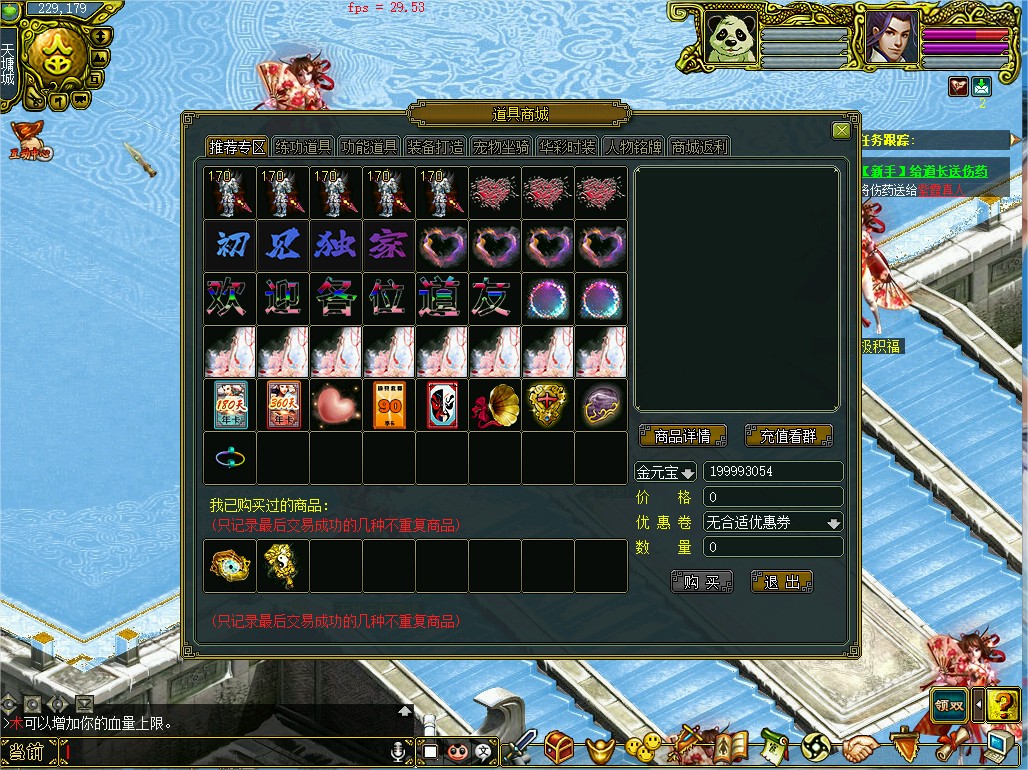Click the 退出 exit button
The image size is (1028, 770).
point(782,582)
